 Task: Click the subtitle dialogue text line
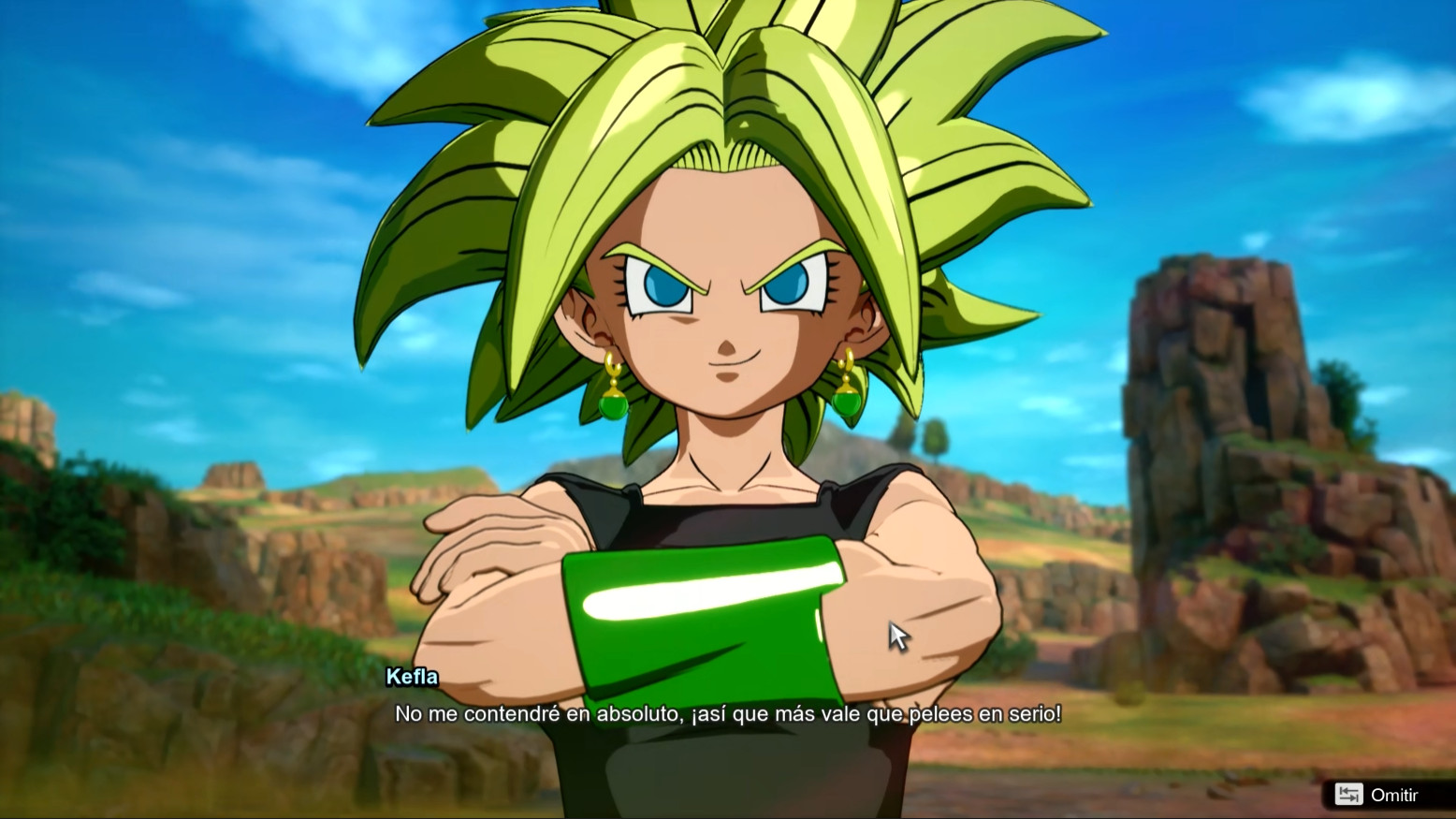tap(728, 713)
